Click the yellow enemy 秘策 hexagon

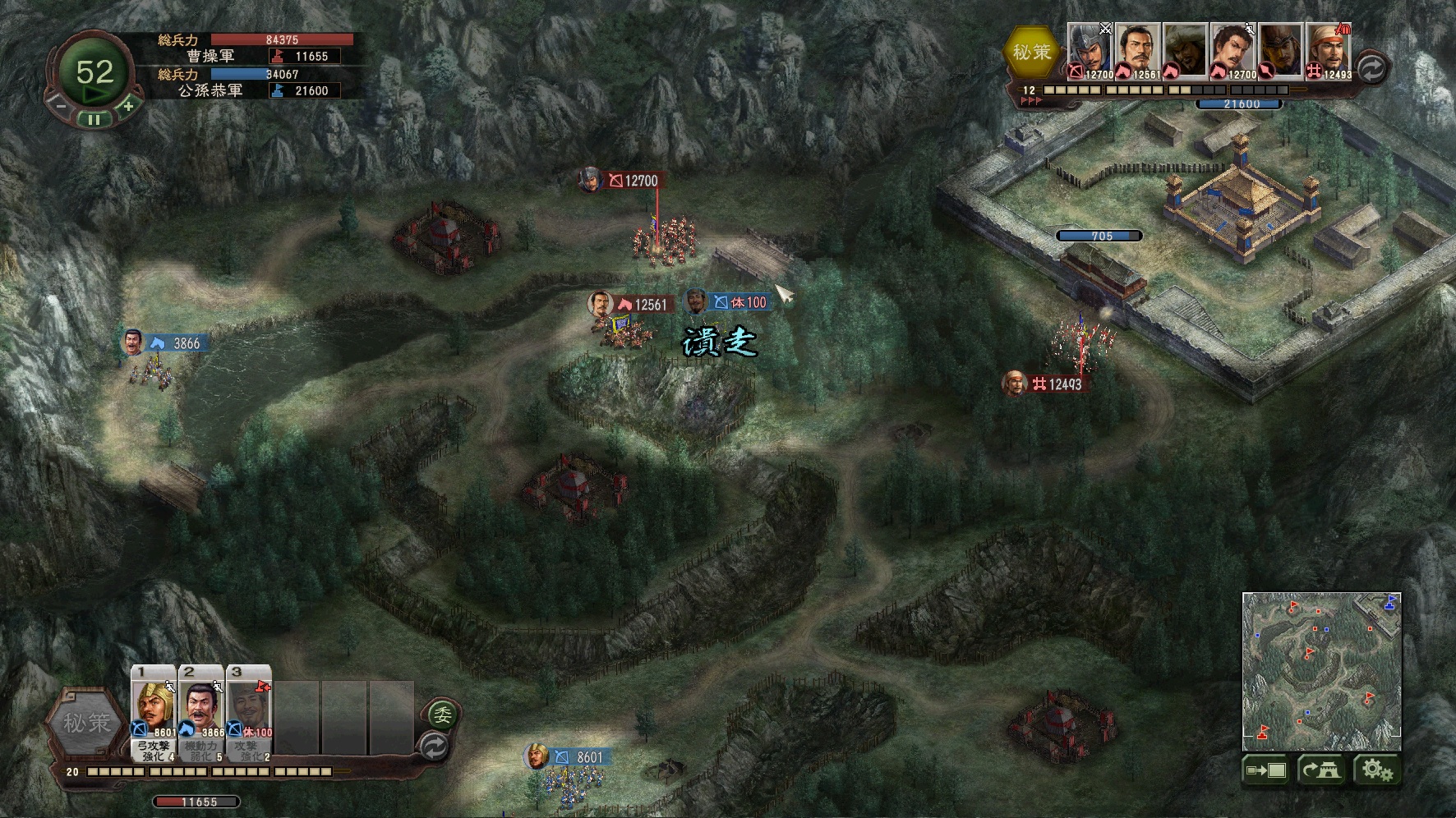point(1031,53)
